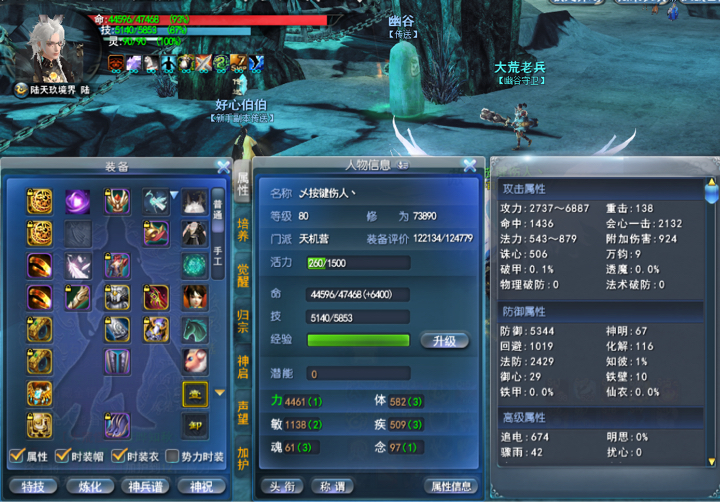Close the 人物信息 character info window
720x502 pixels.
coord(469,165)
